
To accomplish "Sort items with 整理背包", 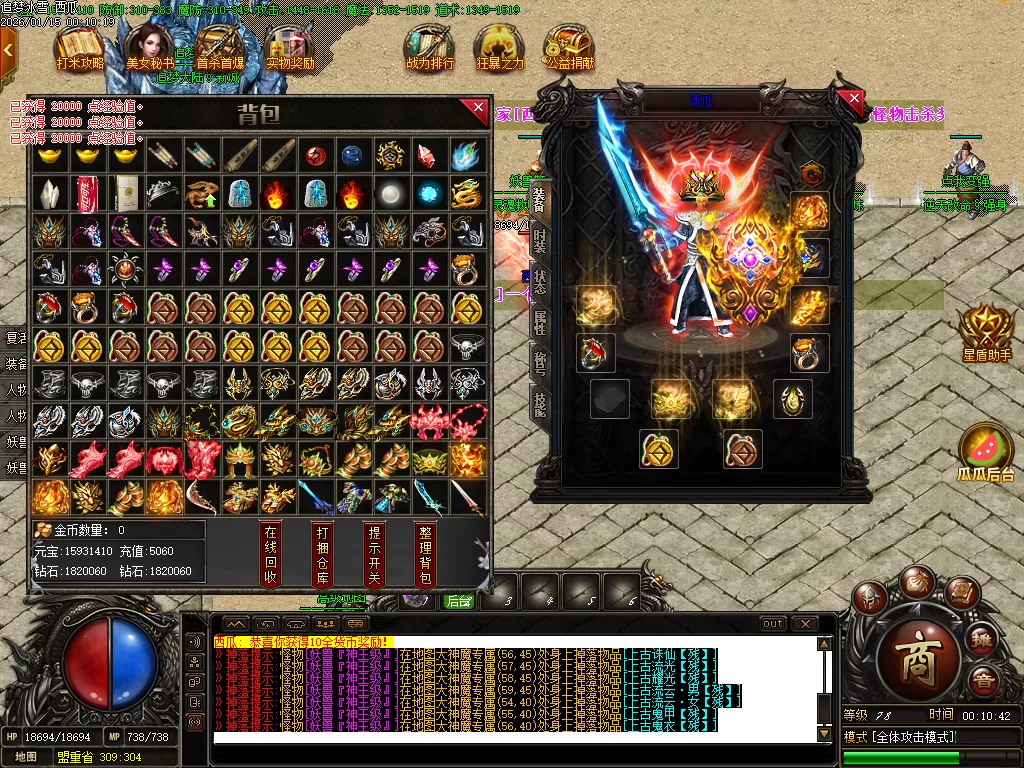I will 425,553.
